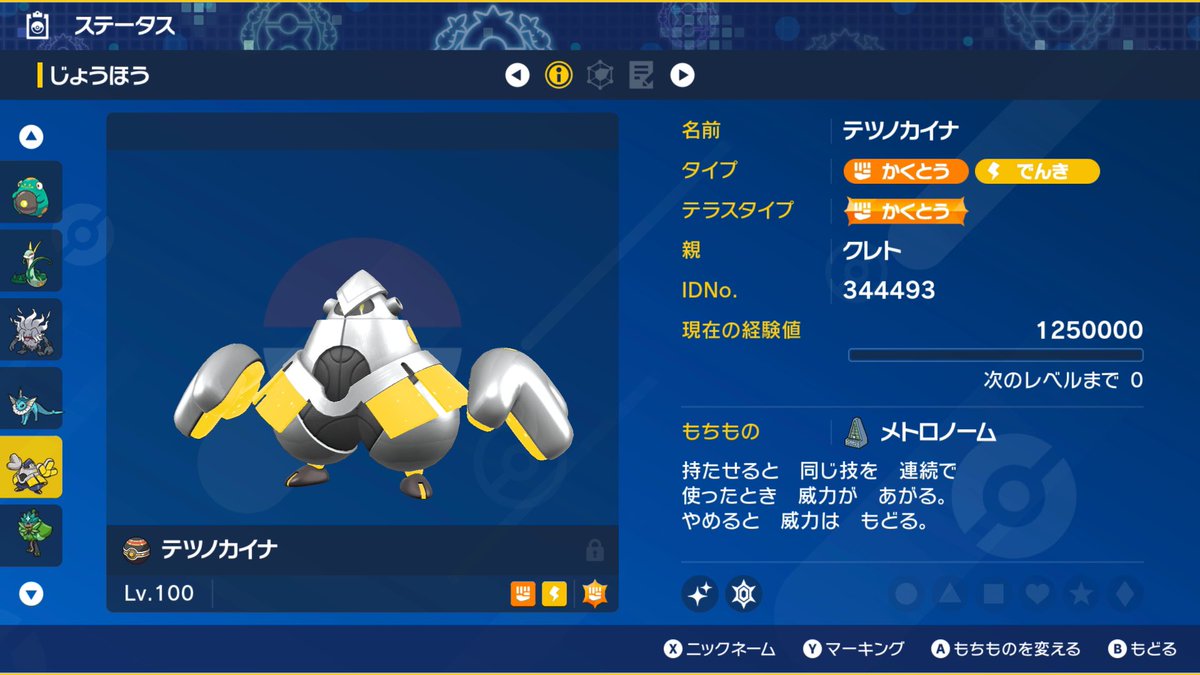This screenshot has height=675, width=1200.
Task: Select Bellibolt in the party list
Action: [31, 192]
